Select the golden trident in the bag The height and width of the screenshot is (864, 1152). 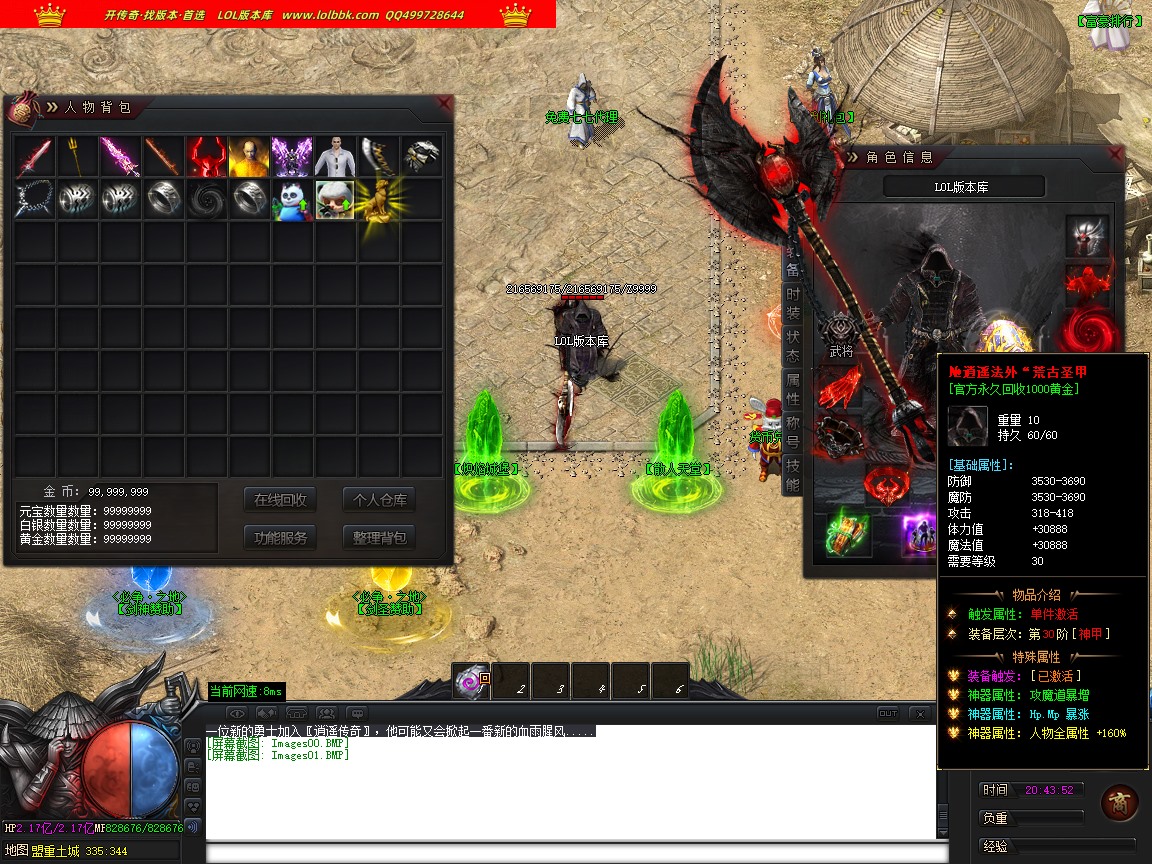[77, 157]
